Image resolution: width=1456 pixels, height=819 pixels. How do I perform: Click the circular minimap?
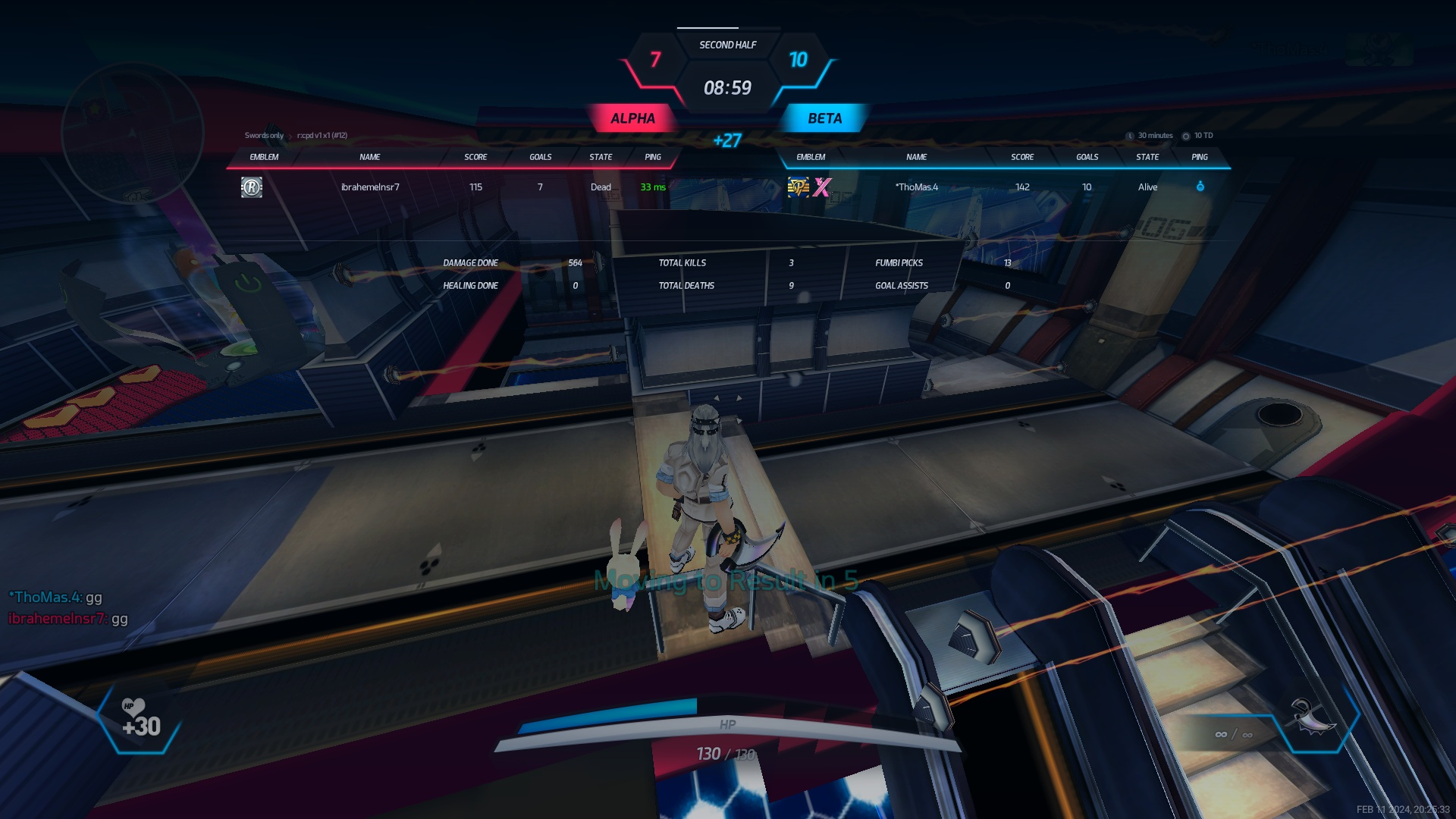(x=132, y=133)
